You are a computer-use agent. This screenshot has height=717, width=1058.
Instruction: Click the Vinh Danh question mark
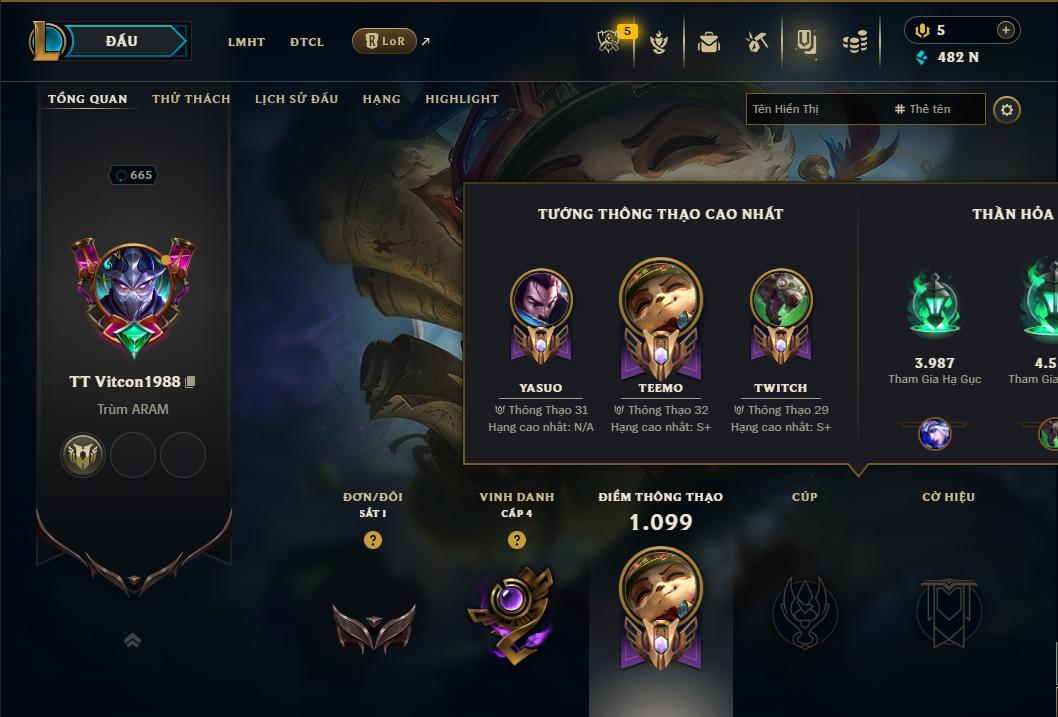[516, 540]
